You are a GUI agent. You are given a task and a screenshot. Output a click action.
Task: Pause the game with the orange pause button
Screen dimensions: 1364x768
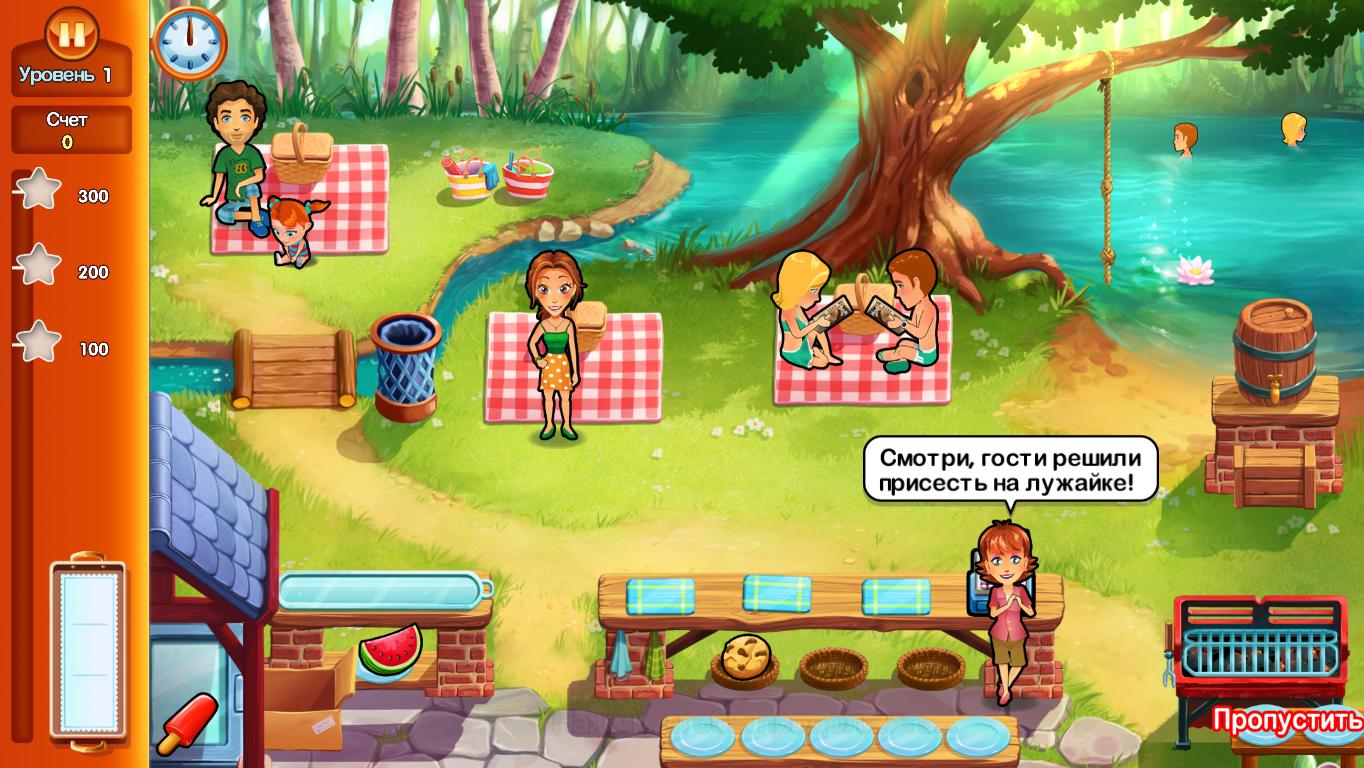click(x=71, y=33)
